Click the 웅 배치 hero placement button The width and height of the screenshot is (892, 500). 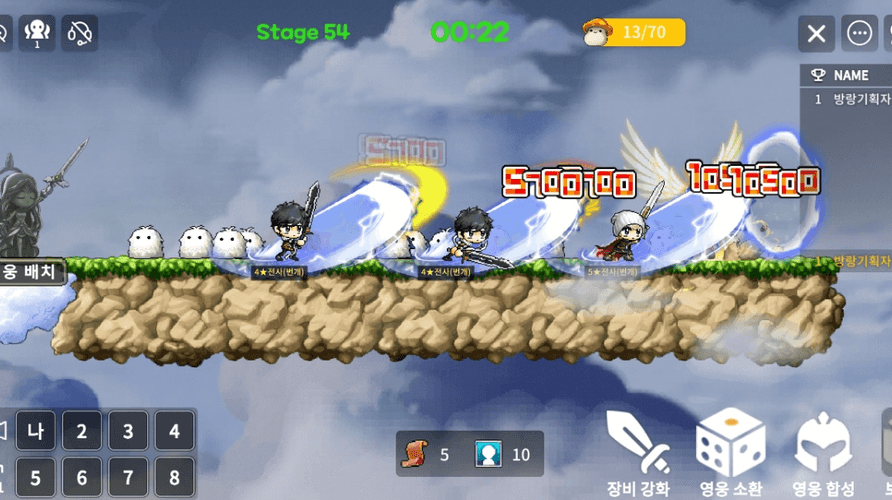point(32,271)
